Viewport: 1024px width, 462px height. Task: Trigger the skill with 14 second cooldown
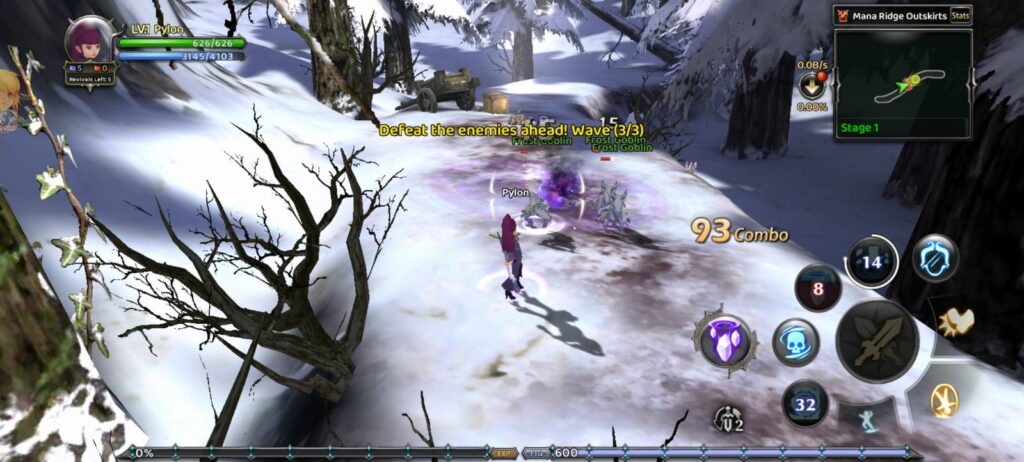[871, 263]
